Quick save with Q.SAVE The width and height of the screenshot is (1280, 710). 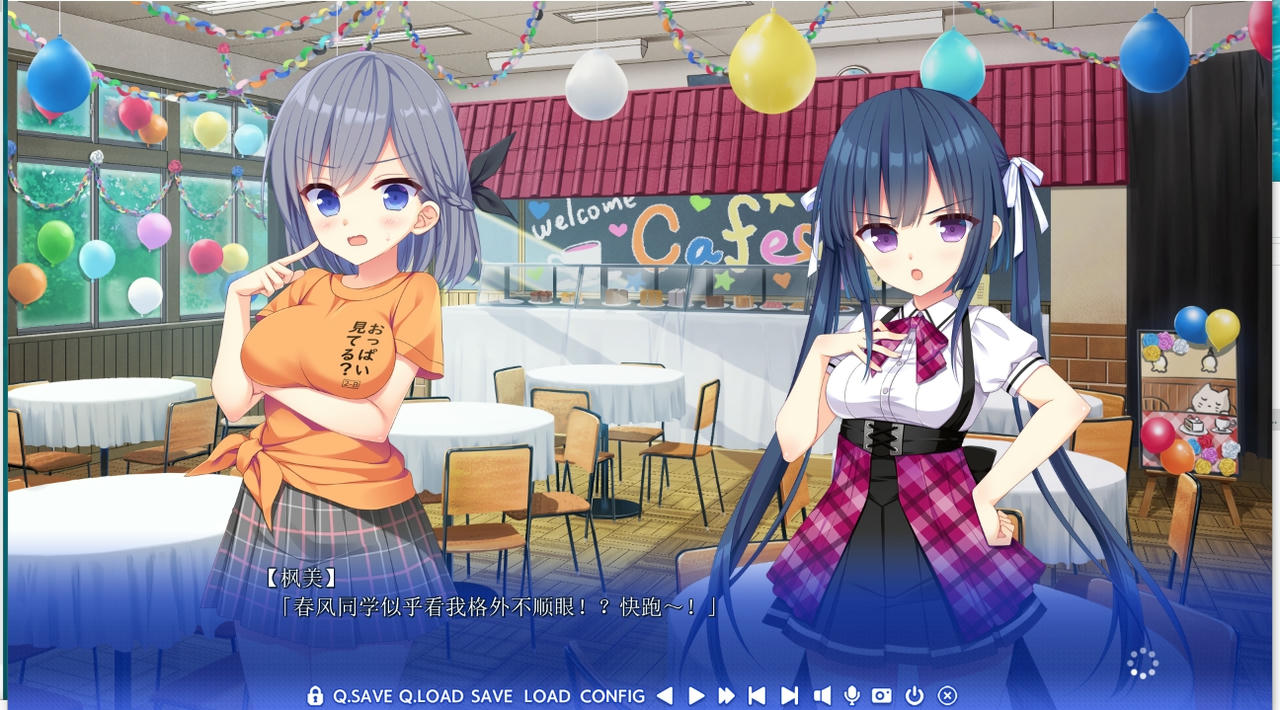[363, 696]
